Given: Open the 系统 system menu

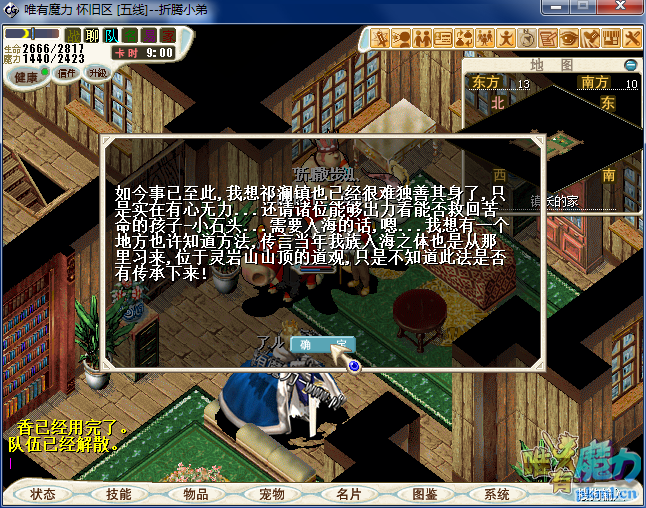Looking at the screenshot, I should (497, 494).
